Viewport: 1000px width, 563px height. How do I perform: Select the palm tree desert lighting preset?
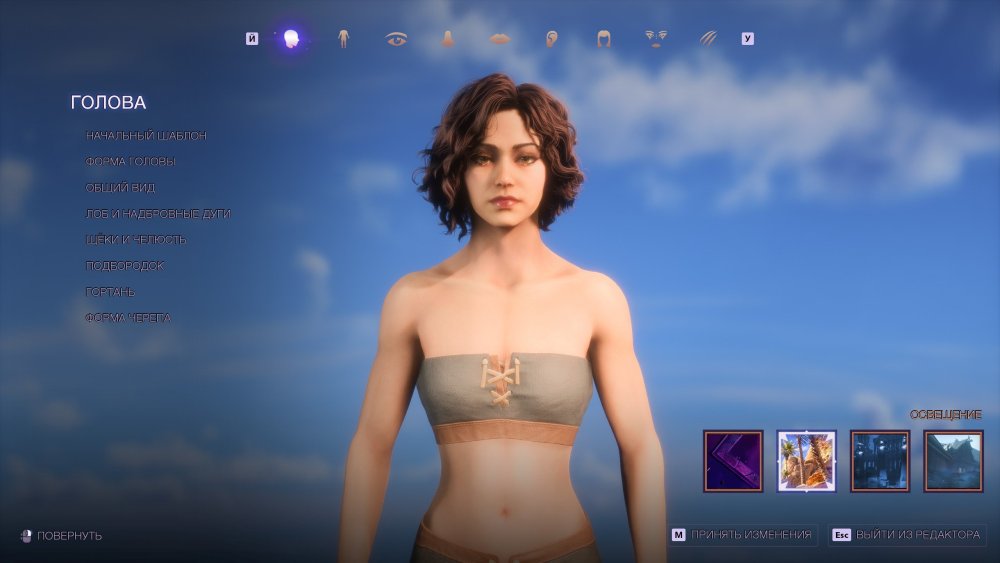click(806, 461)
